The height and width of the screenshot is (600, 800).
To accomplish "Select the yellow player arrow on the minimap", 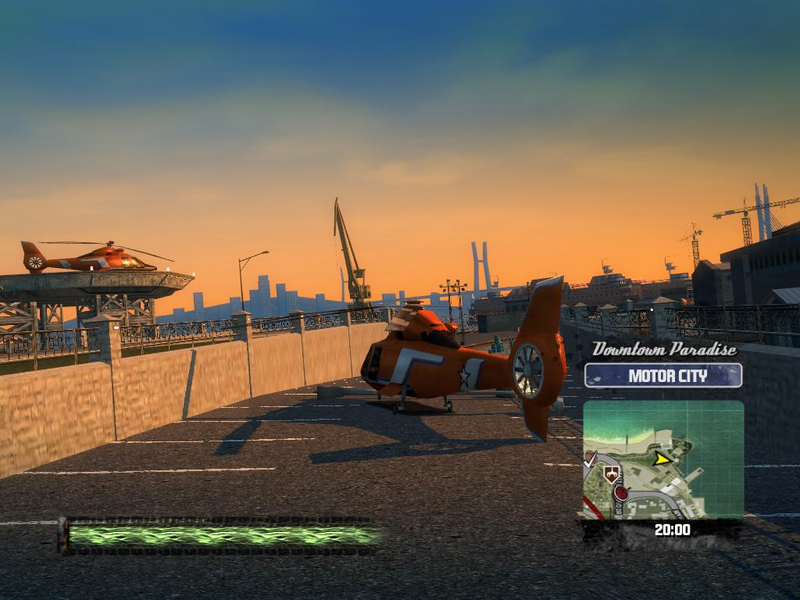I will (x=661, y=458).
